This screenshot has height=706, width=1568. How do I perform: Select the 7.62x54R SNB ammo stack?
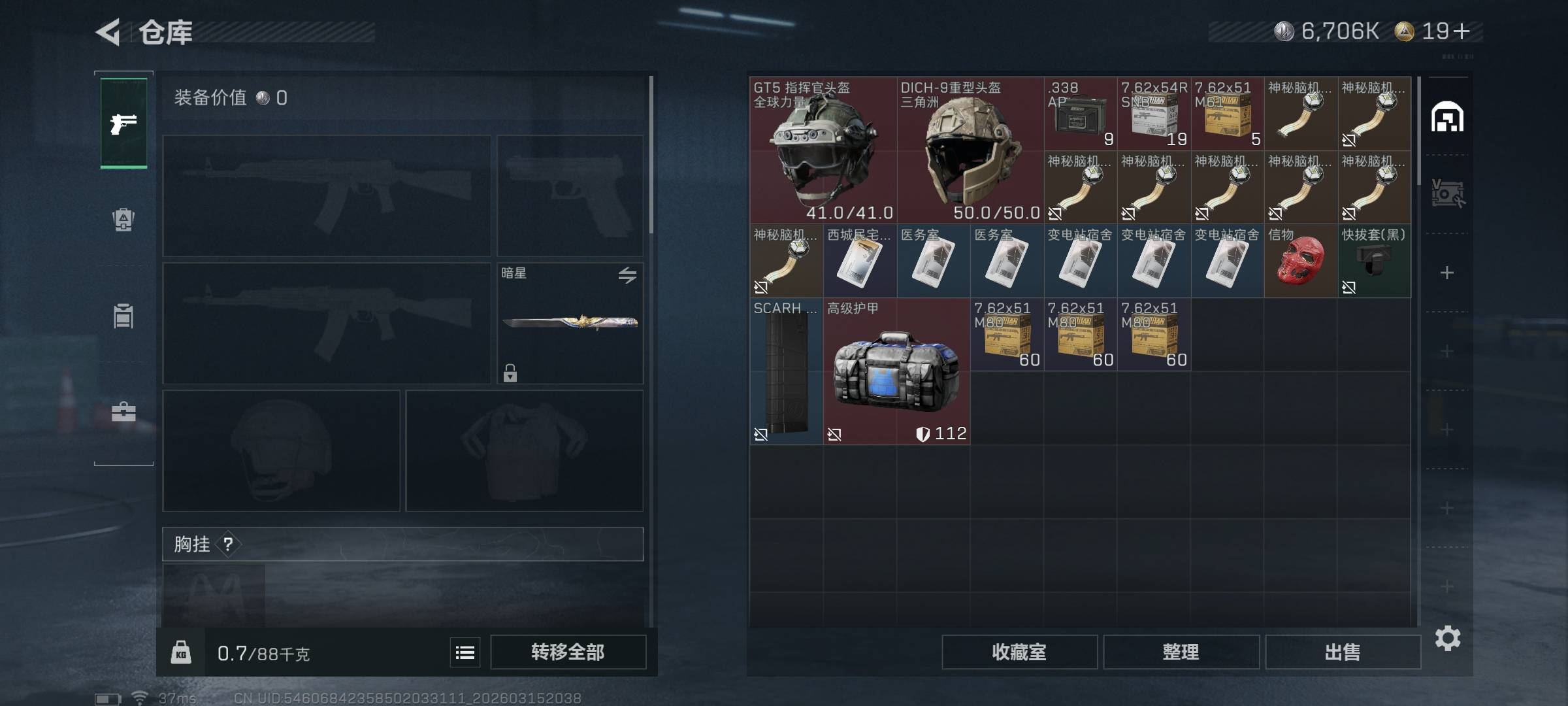click(x=1154, y=114)
